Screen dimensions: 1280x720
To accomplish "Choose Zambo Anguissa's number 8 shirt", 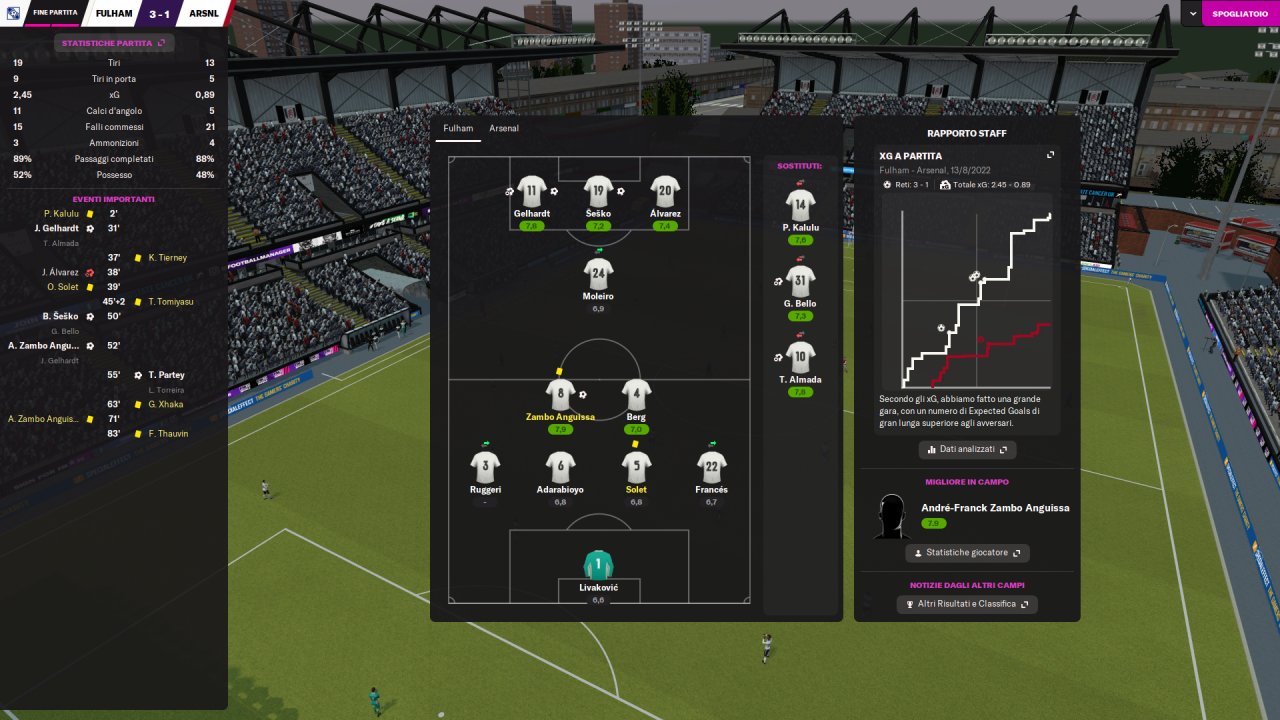I will point(560,394).
